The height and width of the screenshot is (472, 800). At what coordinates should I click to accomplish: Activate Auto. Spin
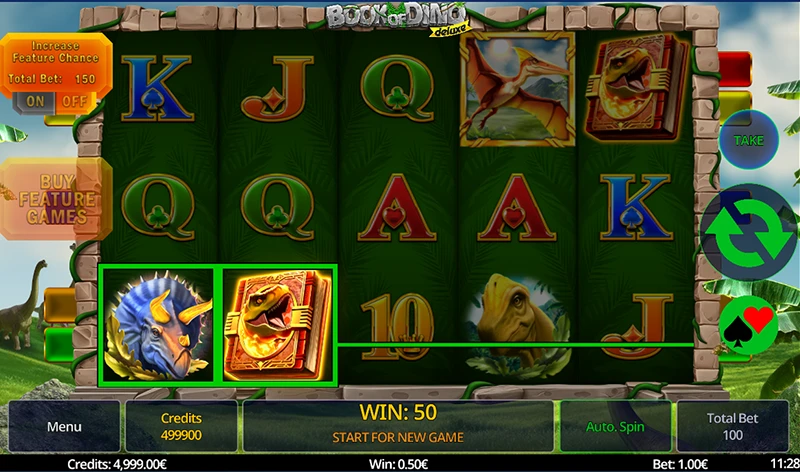614,427
